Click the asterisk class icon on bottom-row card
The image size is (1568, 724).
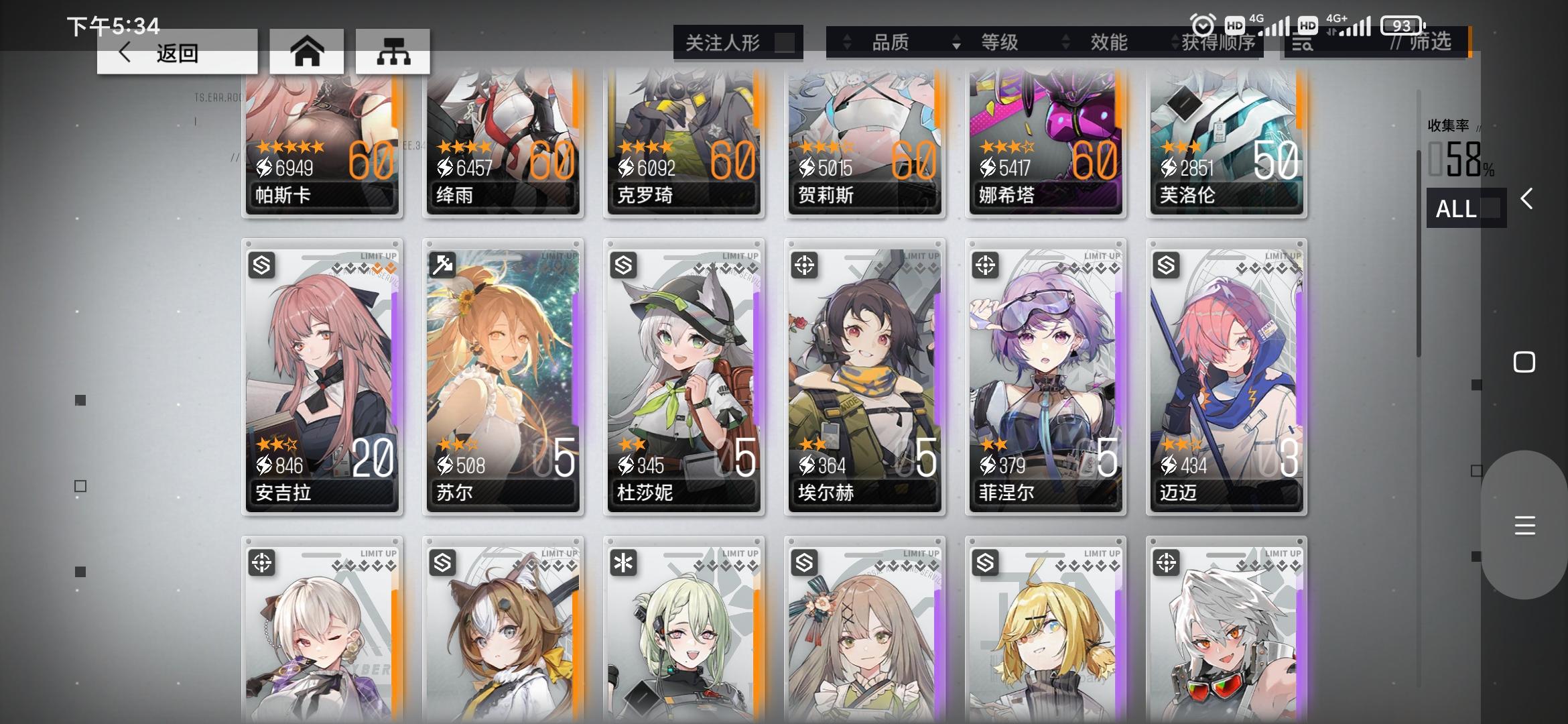point(624,563)
